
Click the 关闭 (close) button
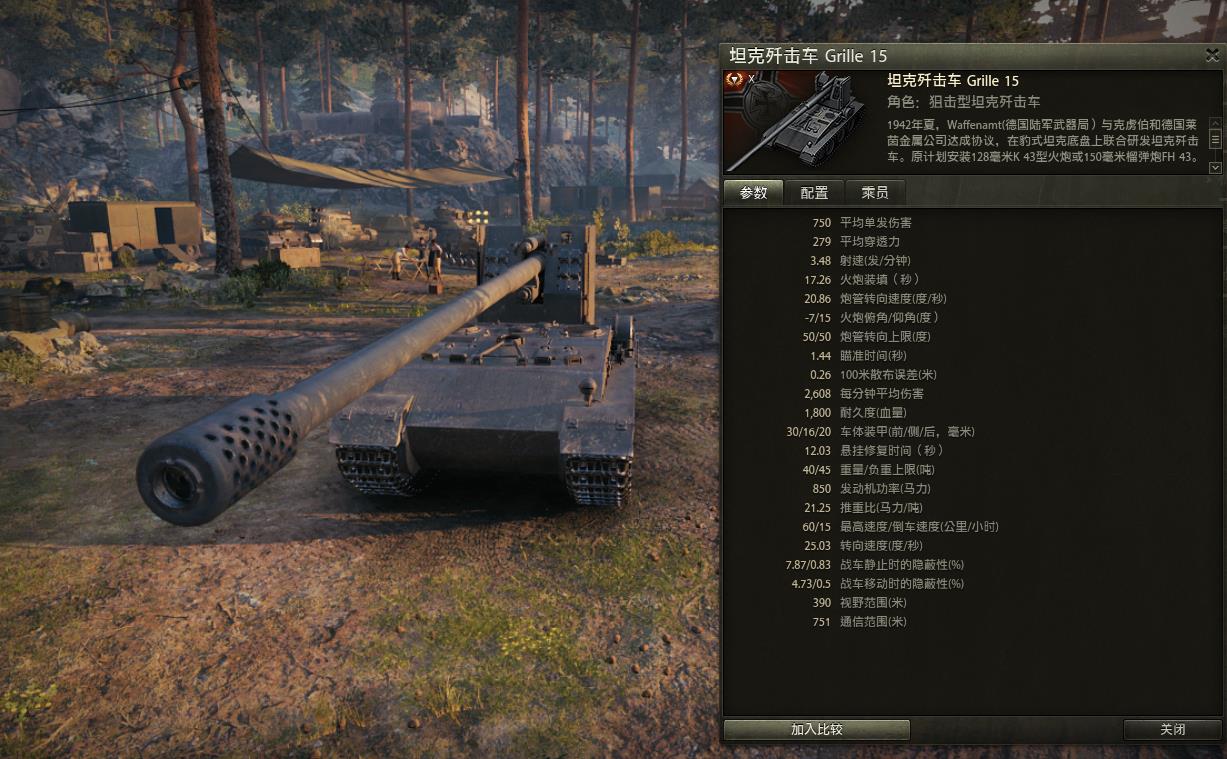click(1172, 730)
